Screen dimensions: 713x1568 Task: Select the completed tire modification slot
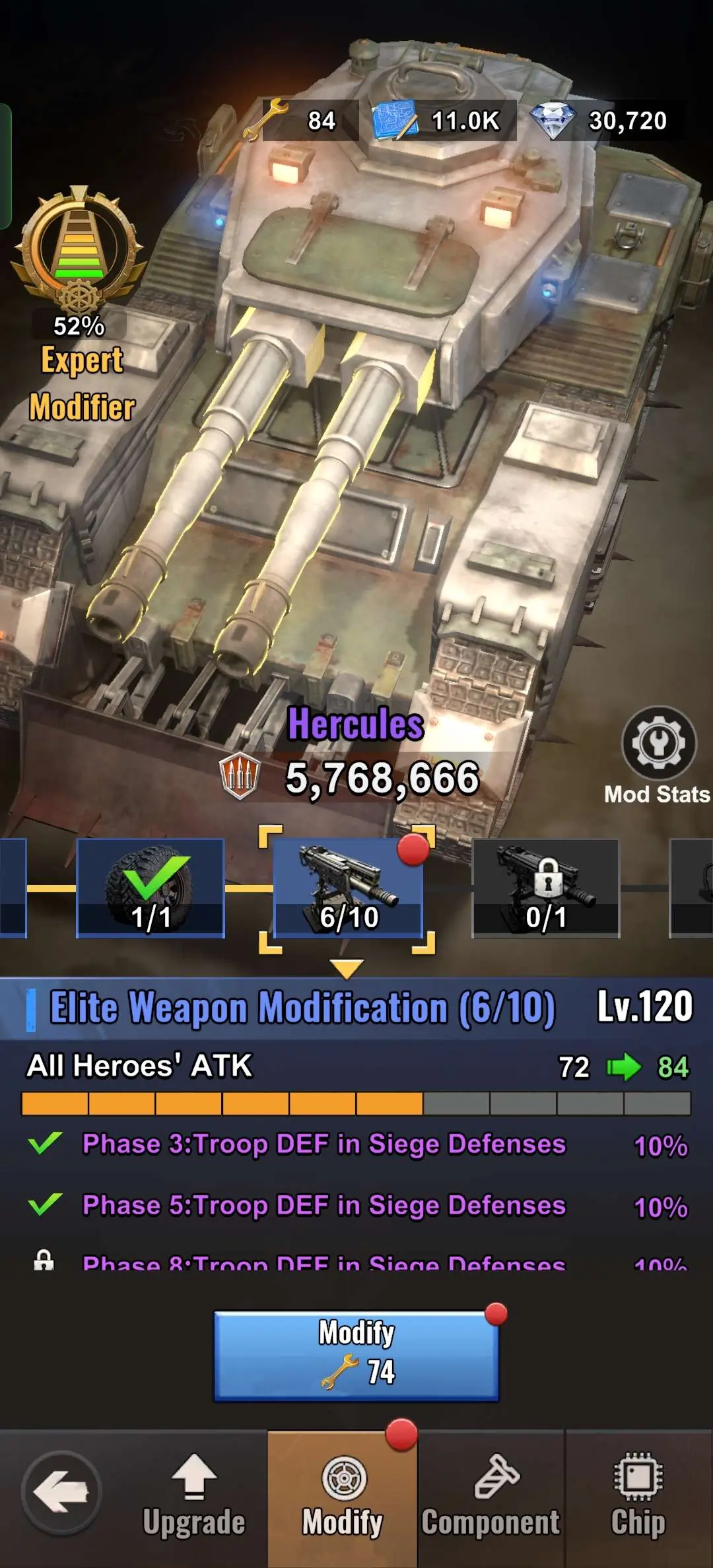point(151,888)
